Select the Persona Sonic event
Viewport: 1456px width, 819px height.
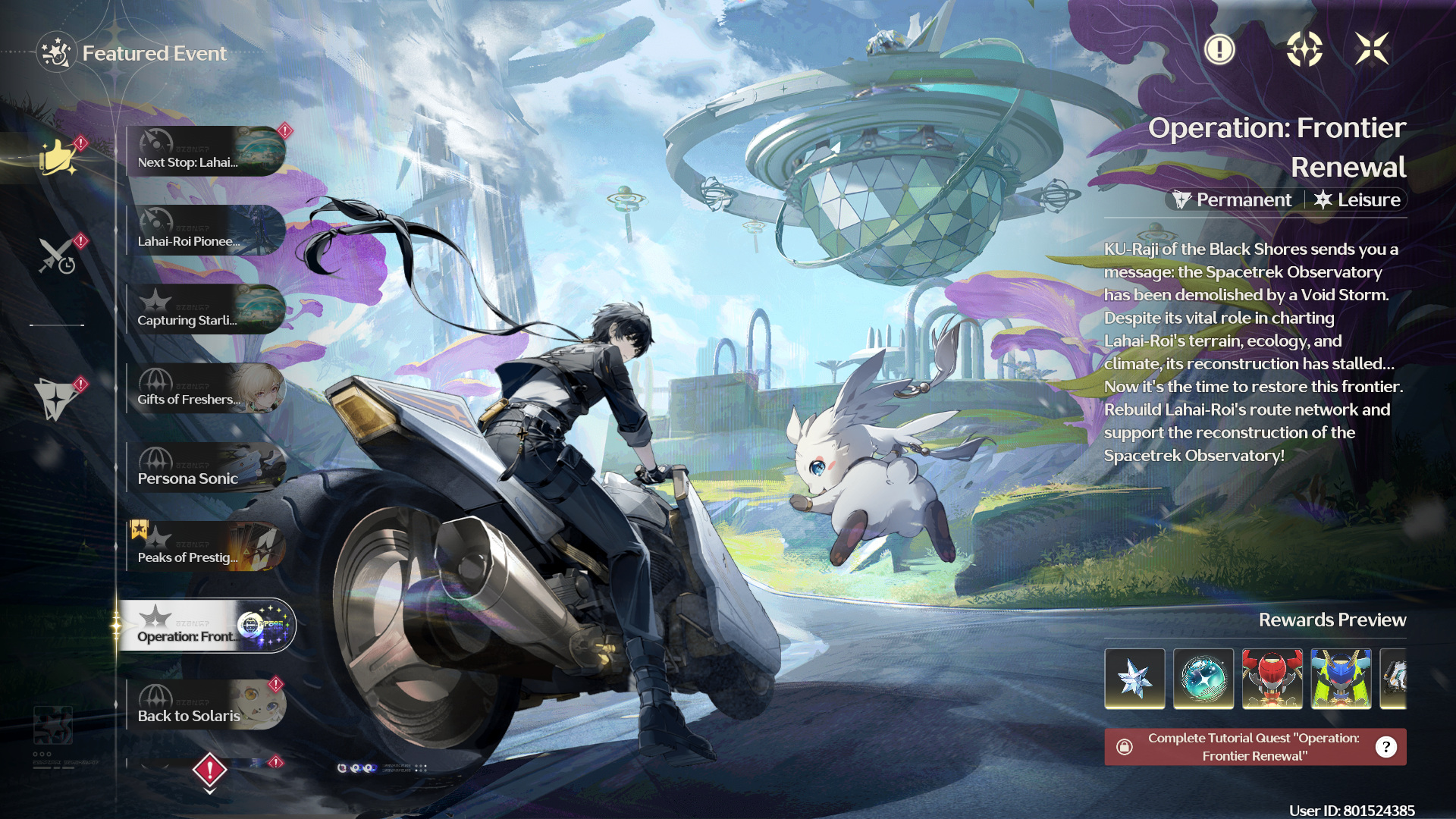click(206, 468)
